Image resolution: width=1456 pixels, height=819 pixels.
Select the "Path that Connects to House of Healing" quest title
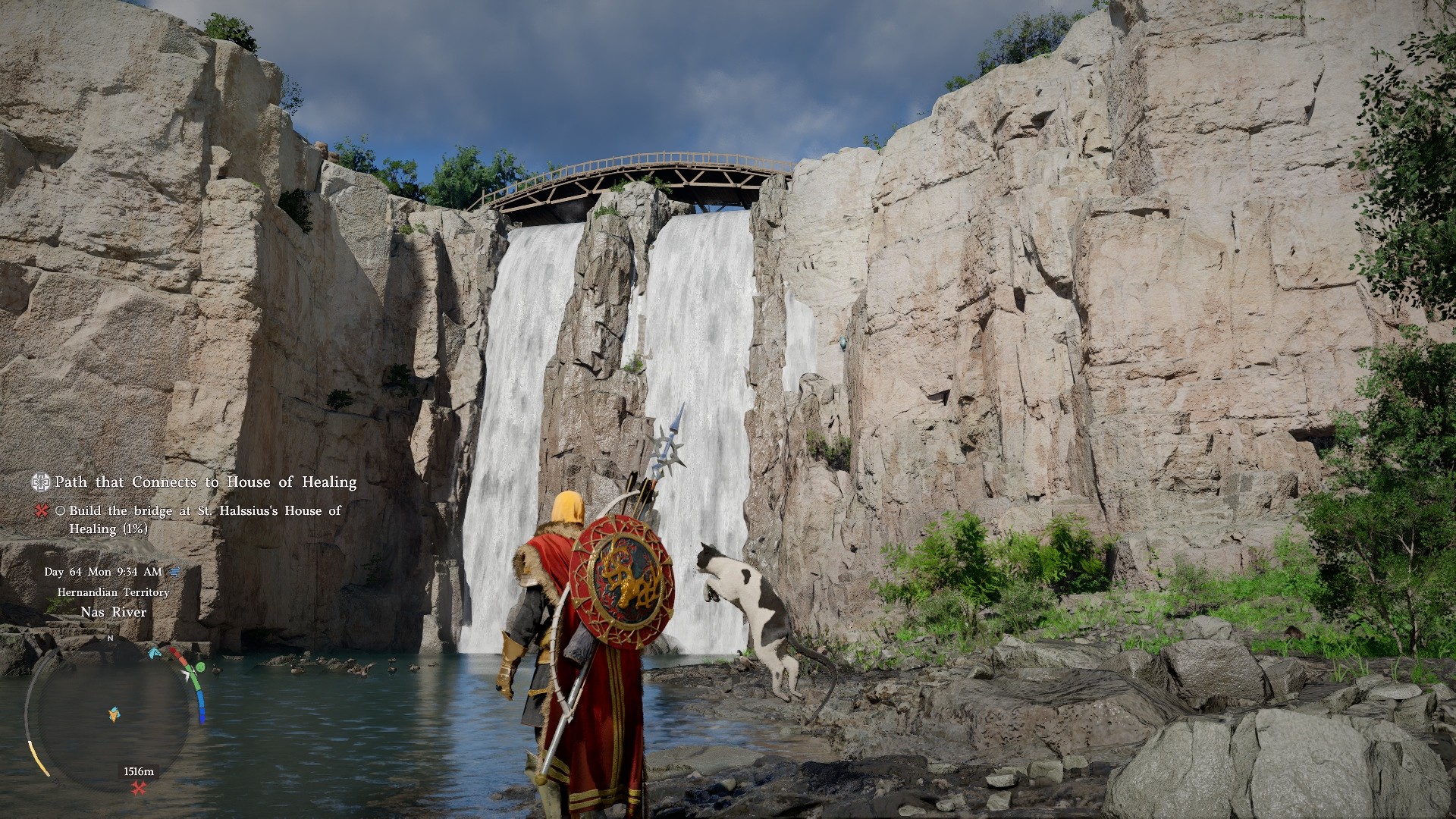pos(206,482)
